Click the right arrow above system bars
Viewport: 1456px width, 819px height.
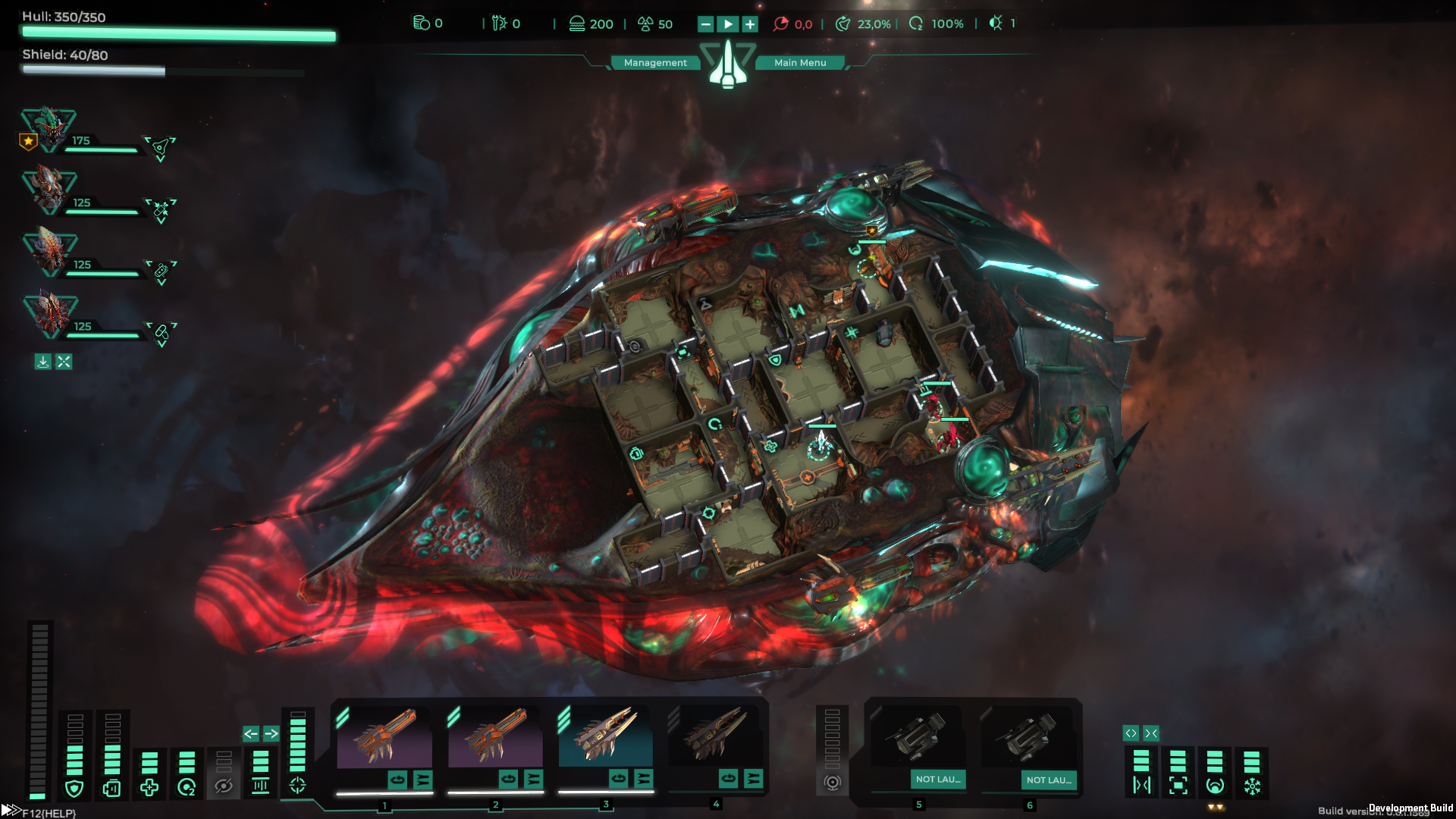click(271, 733)
